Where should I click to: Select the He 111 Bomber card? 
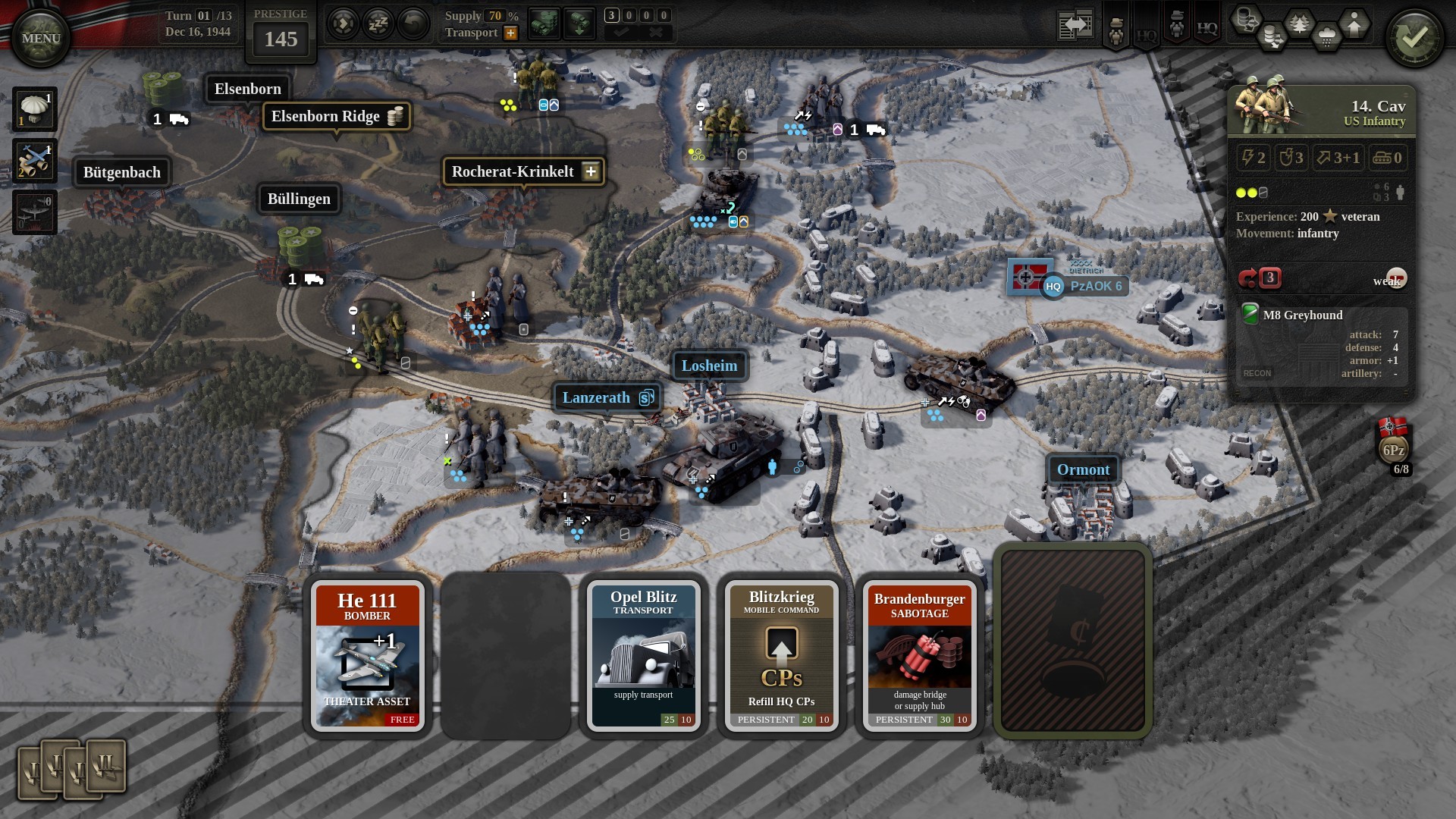pyautogui.click(x=367, y=655)
